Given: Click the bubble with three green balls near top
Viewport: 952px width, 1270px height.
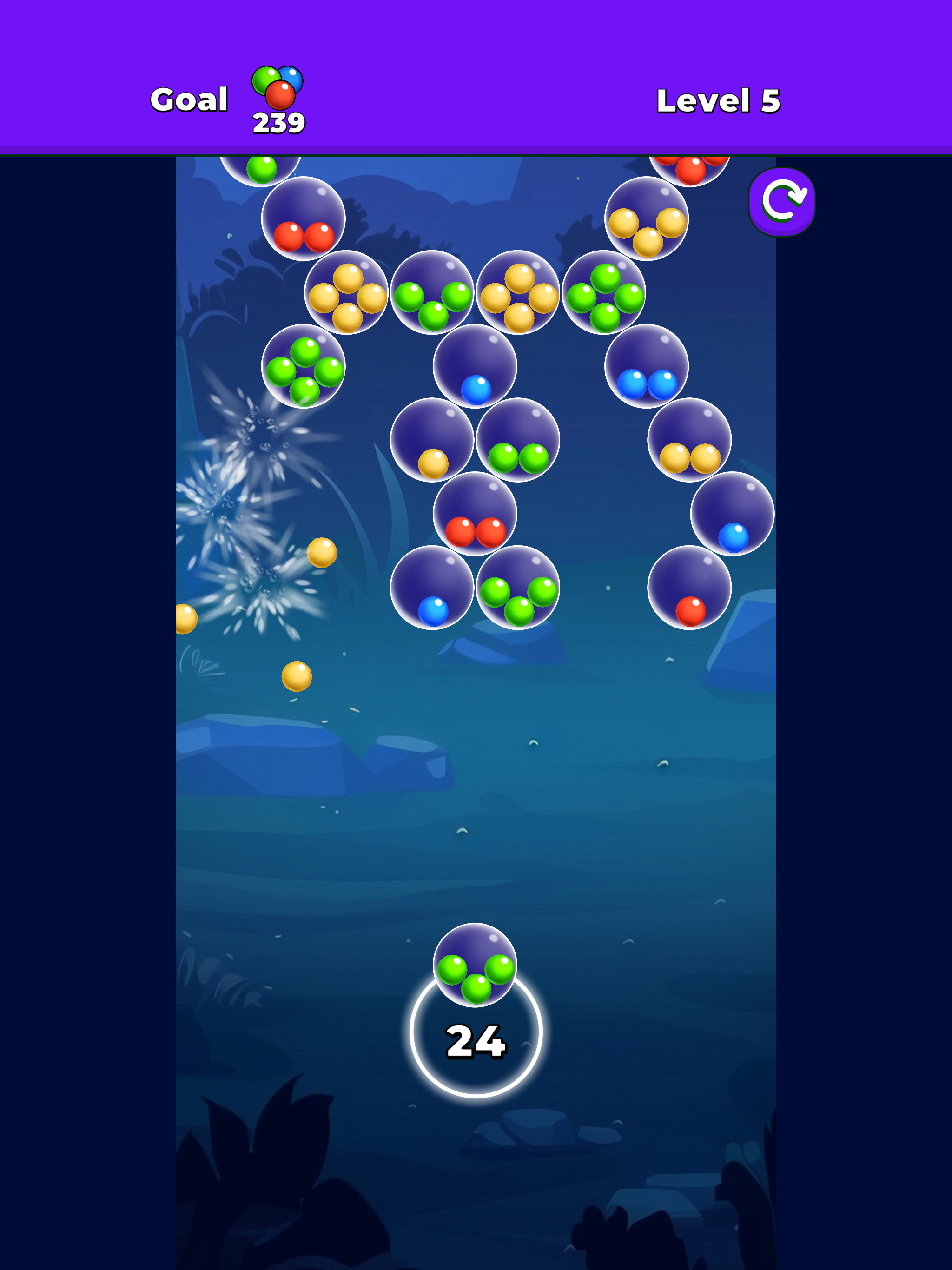Looking at the screenshot, I should click(432, 298).
